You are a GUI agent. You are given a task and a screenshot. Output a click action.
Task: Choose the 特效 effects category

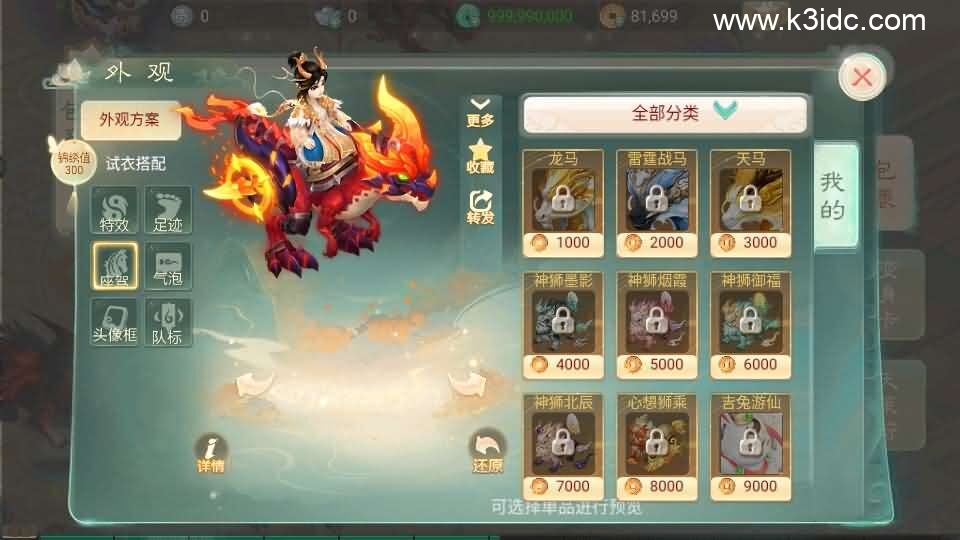114,210
